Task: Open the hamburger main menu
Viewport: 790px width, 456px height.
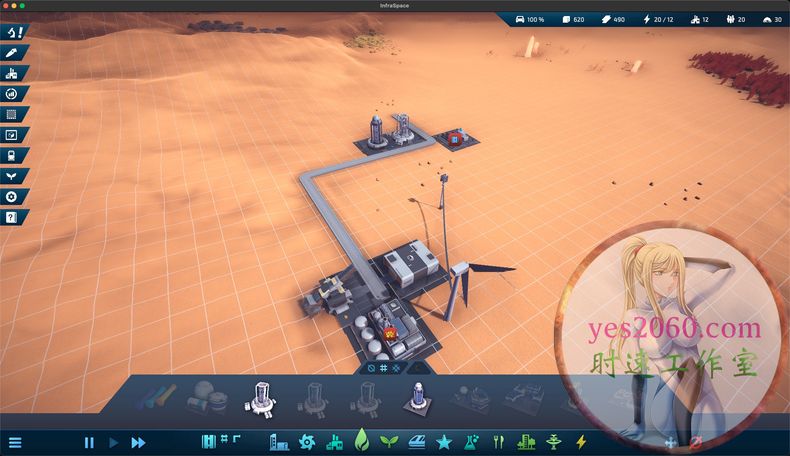Action: pos(14,442)
